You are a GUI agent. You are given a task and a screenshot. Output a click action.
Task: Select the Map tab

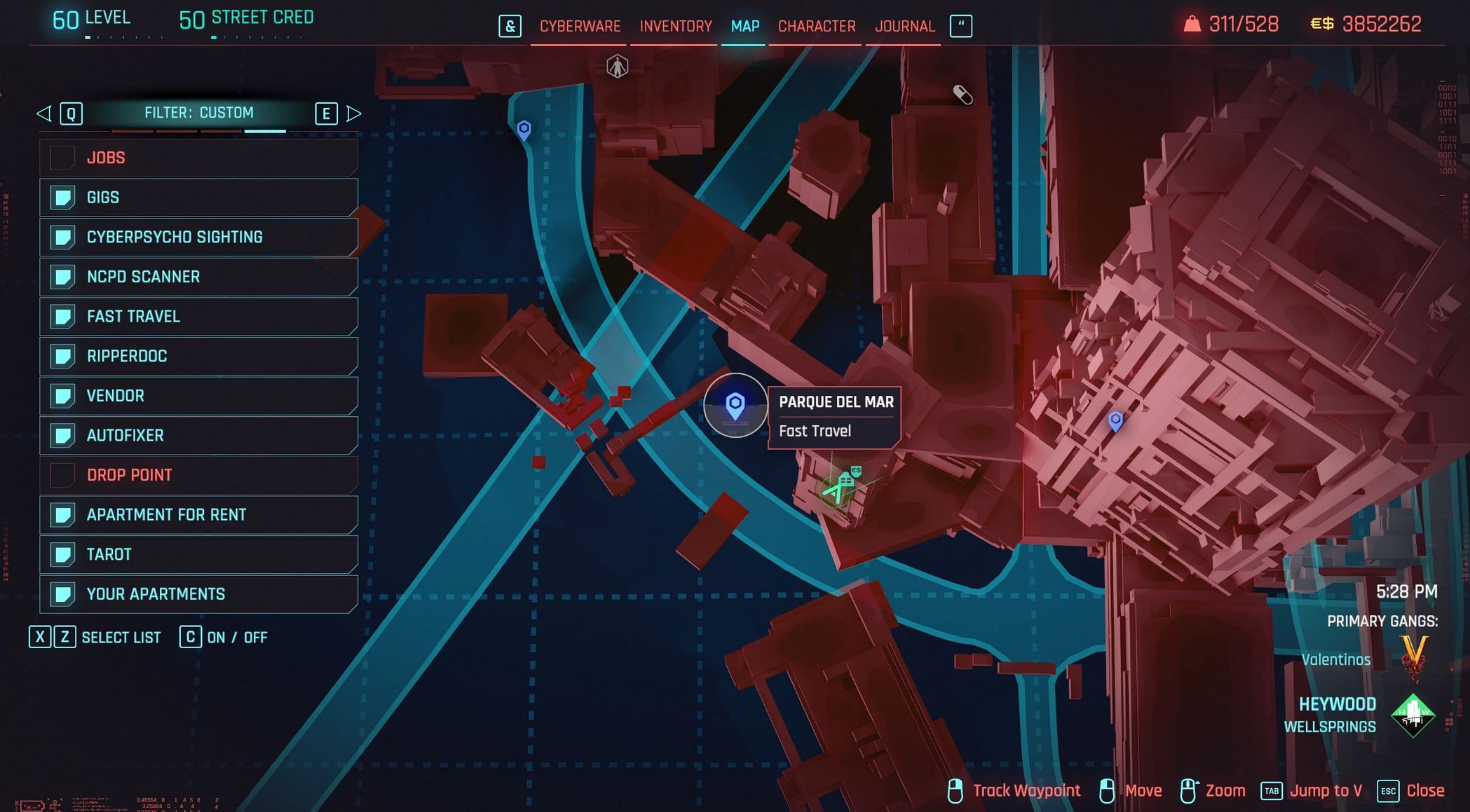click(744, 27)
